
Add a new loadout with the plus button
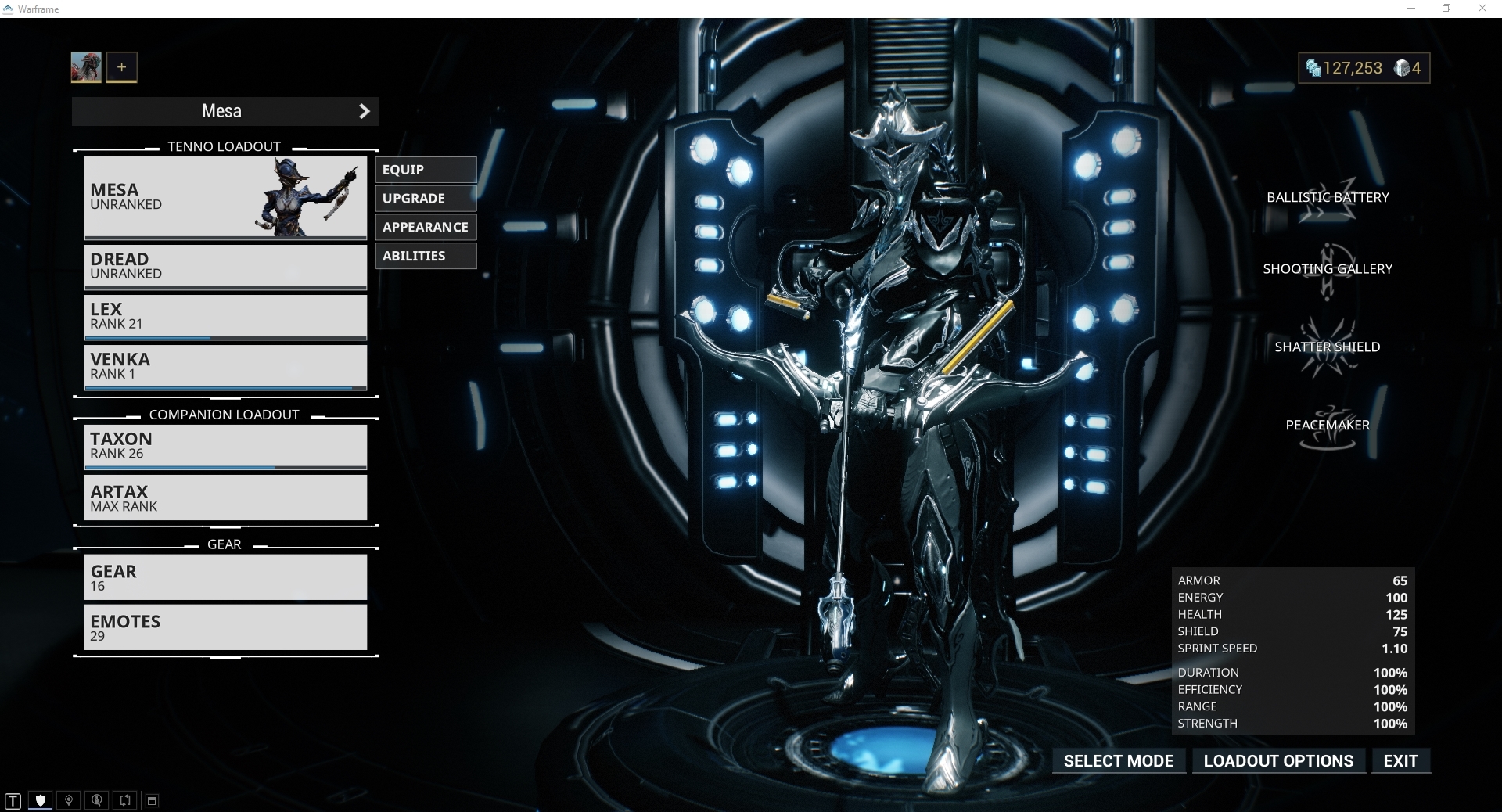click(x=121, y=67)
